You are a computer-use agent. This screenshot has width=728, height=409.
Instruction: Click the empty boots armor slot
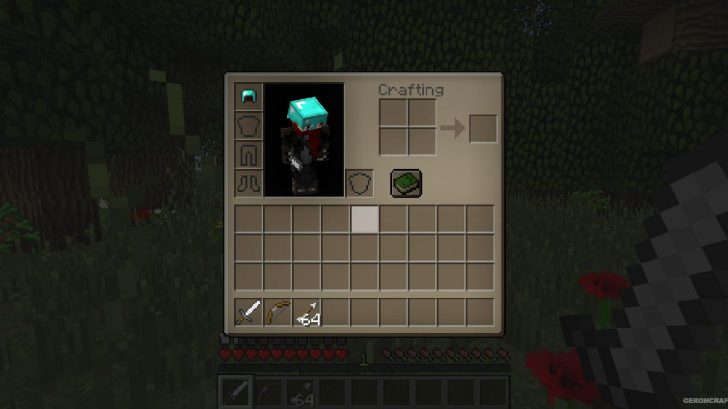tap(248, 183)
